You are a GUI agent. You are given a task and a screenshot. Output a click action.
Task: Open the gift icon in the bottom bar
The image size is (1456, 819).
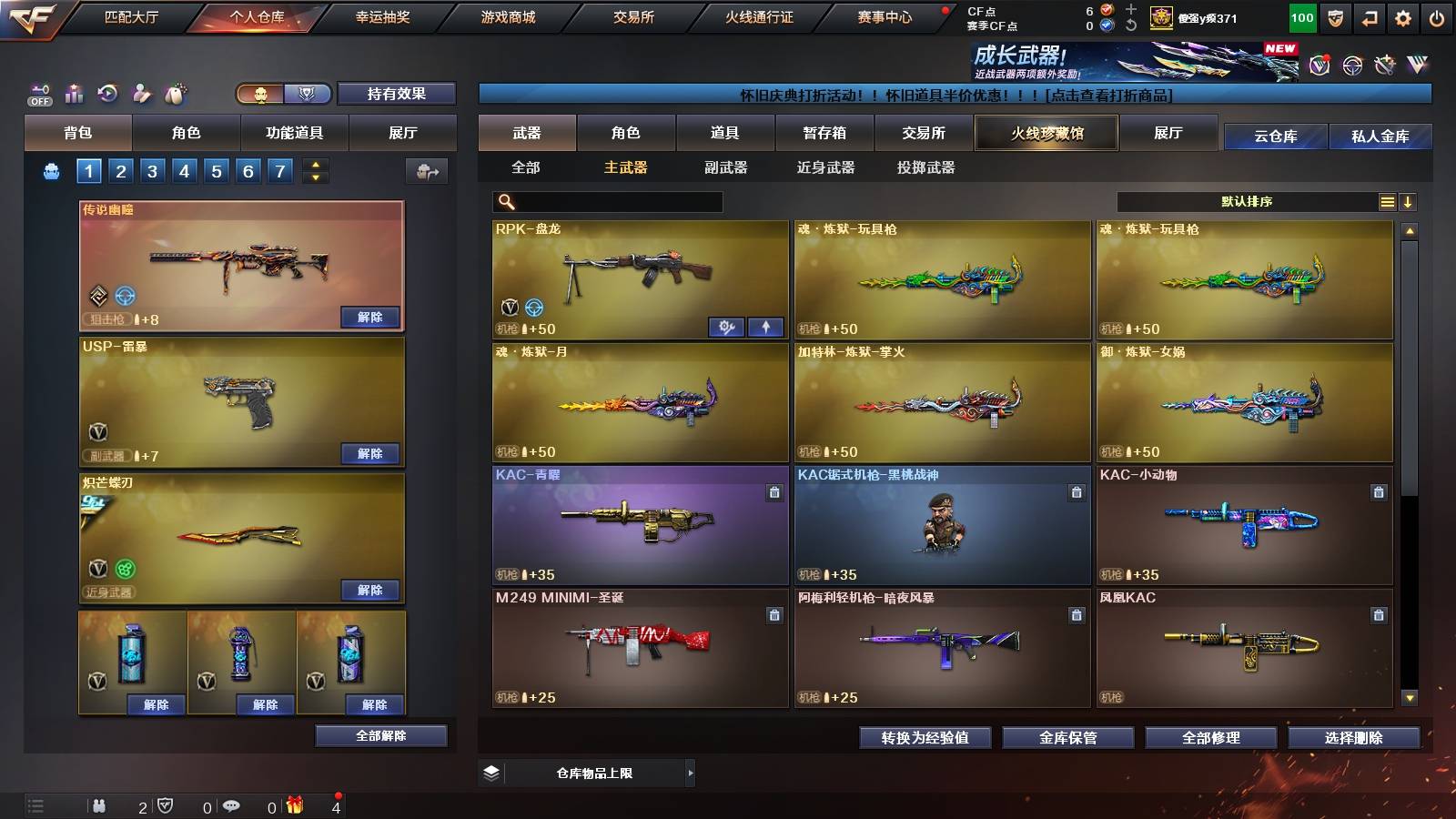291,805
